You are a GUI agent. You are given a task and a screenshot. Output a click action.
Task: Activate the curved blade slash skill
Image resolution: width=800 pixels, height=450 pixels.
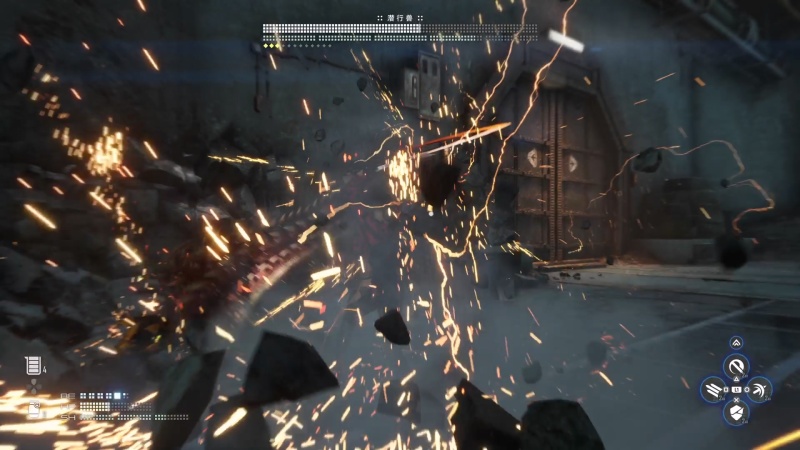736,366
